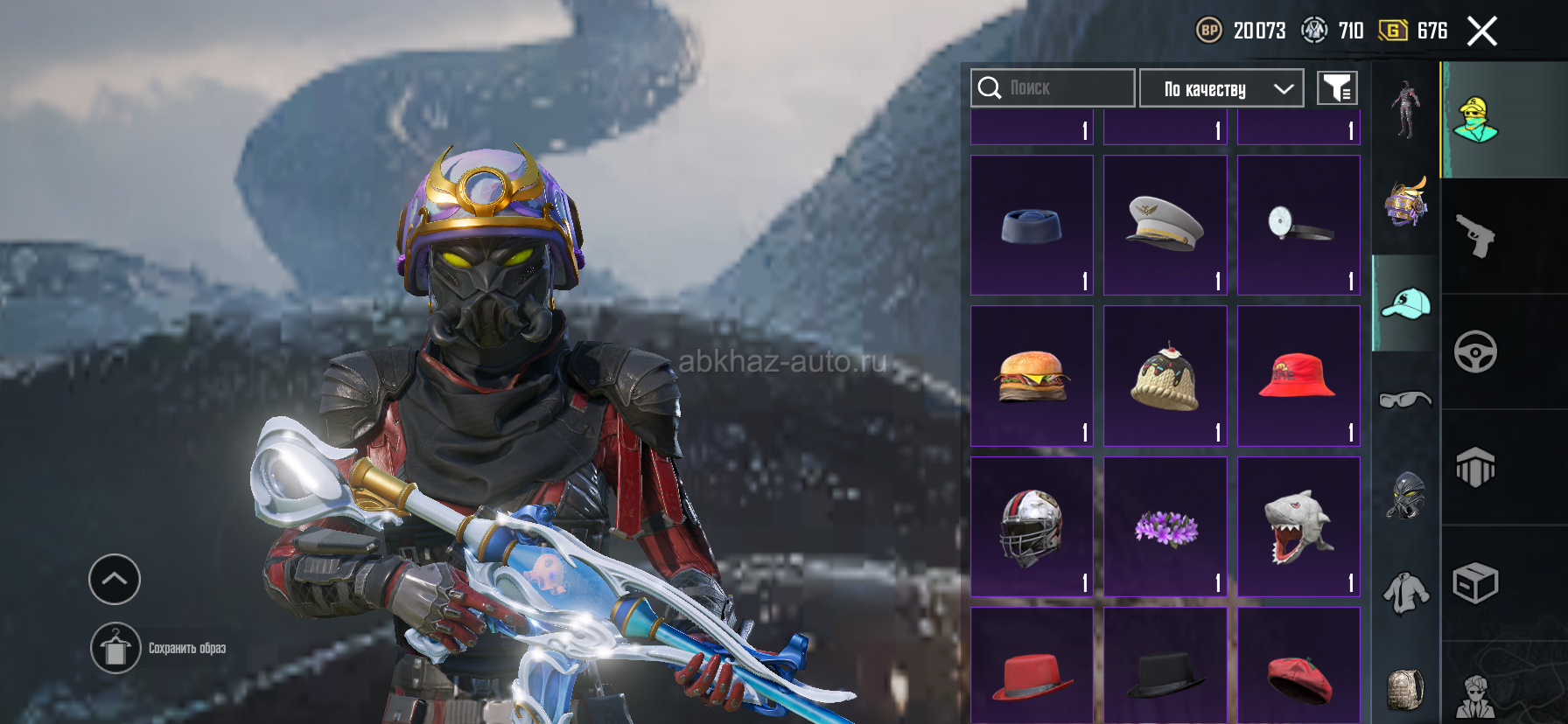Equip the football helmet item
This screenshot has height=724, width=1568.
point(1032,527)
